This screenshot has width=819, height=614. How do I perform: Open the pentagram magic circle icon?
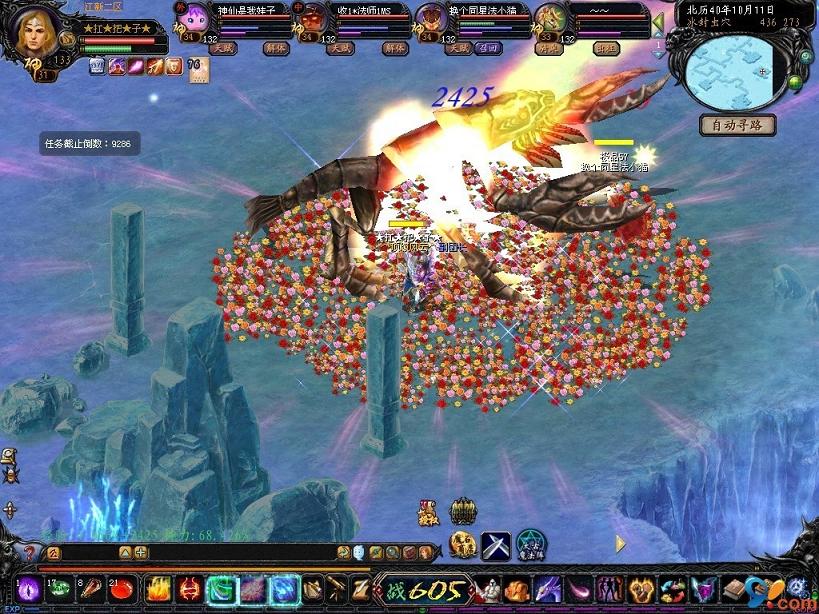pos(530,545)
